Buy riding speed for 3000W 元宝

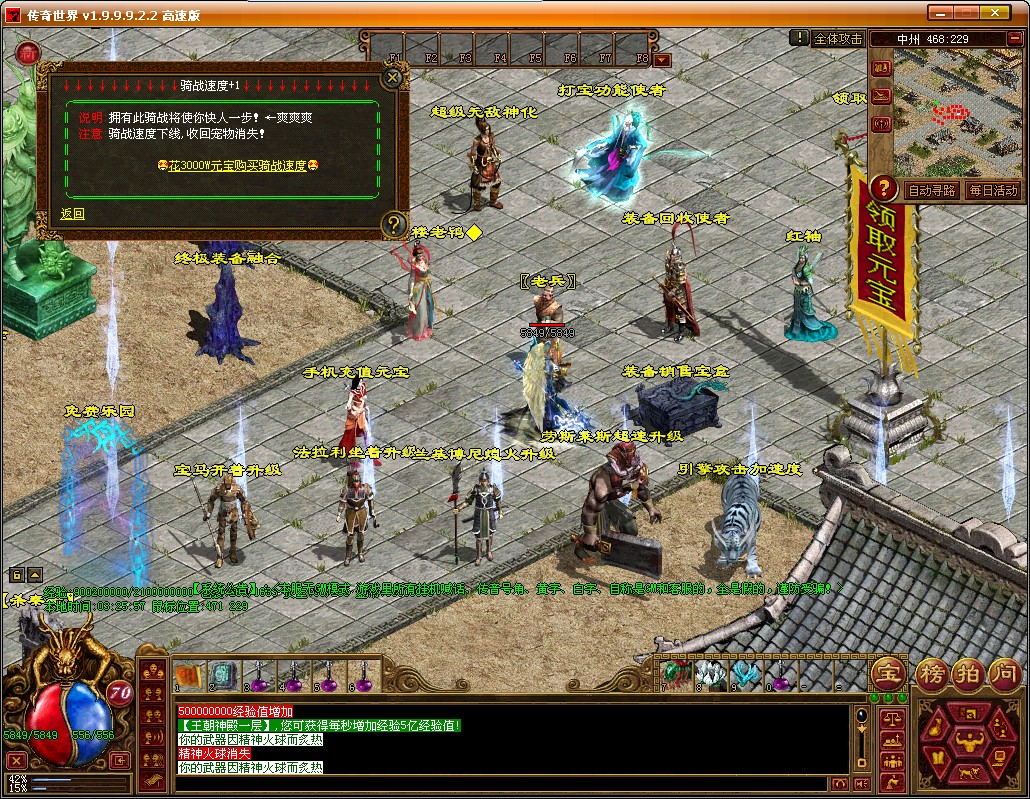pyautogui.click(x=237, y=164)
